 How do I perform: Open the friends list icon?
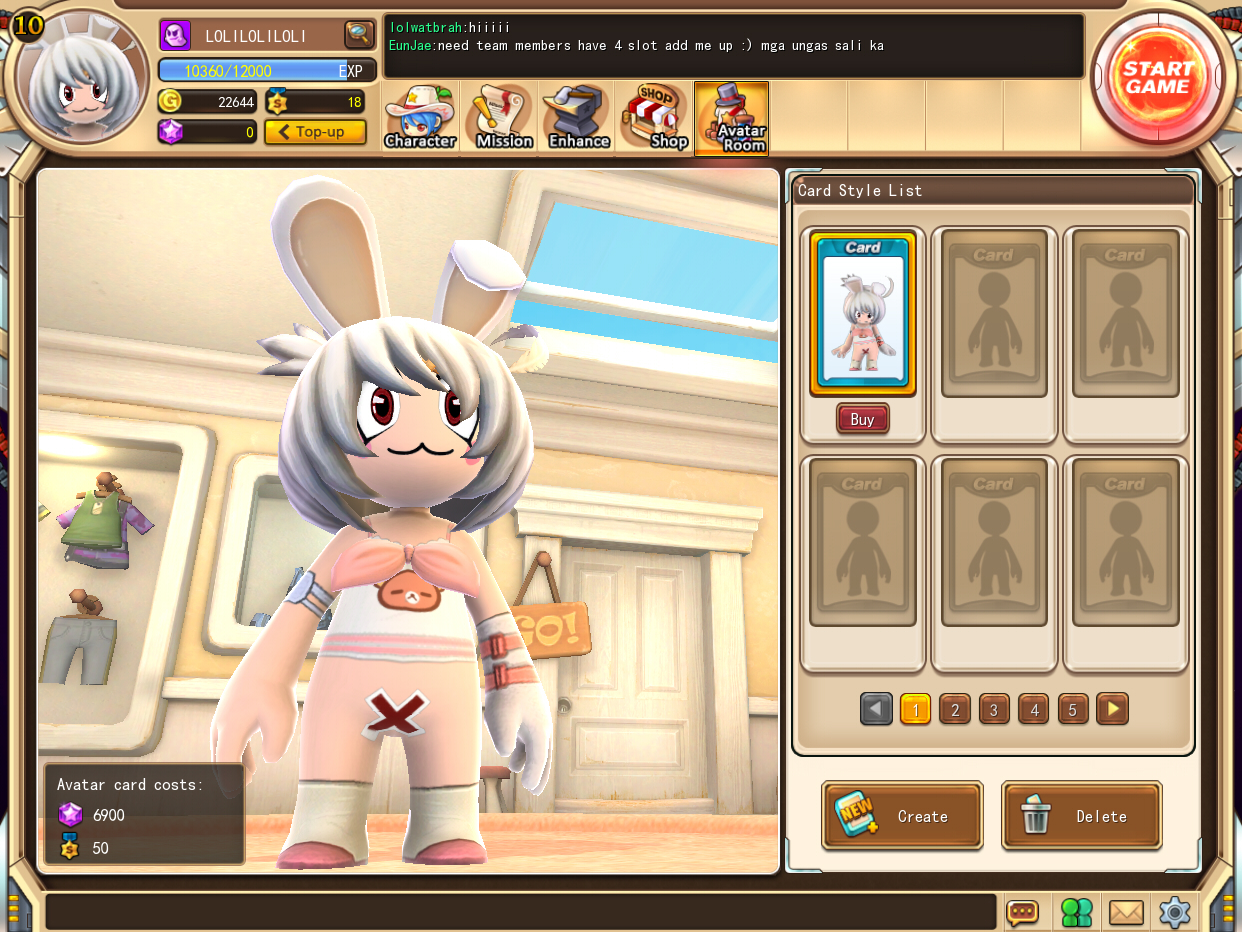coord(1076,912)
